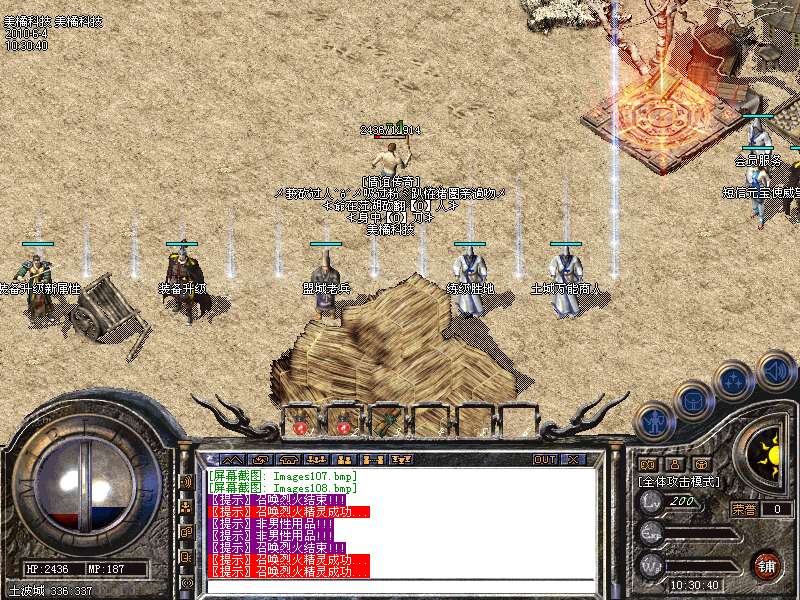Talk to the 装备升级 NPC label

tap(183, 288)
